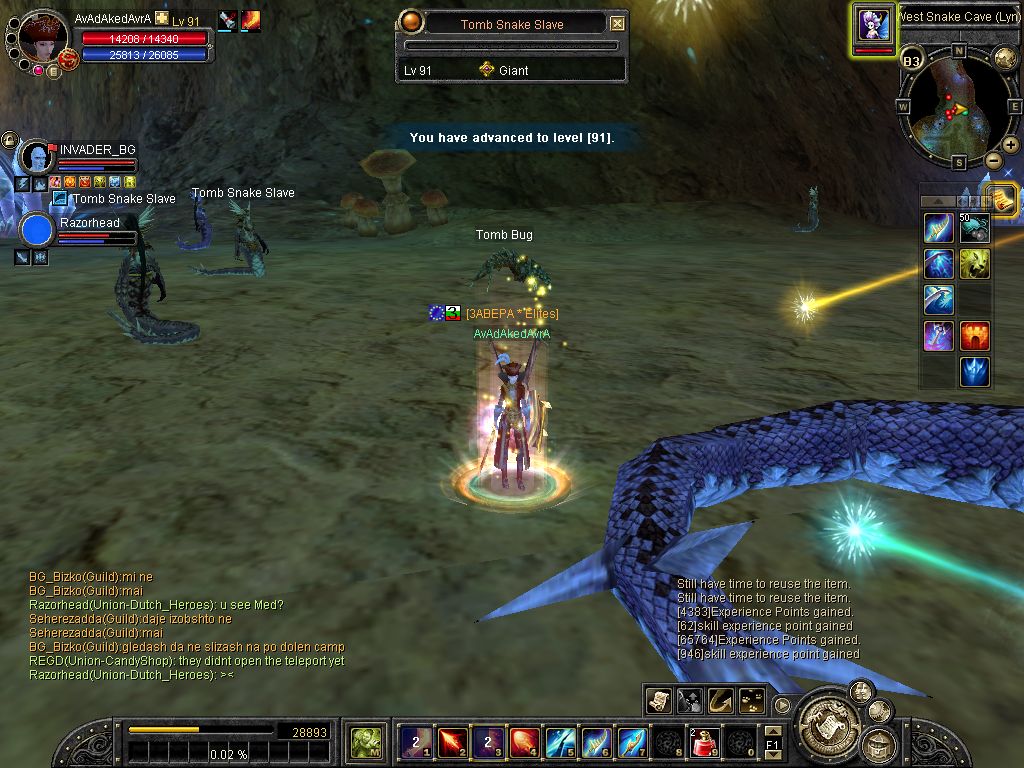Zoom in the minimap with the plus button

tap(1011, 145)
